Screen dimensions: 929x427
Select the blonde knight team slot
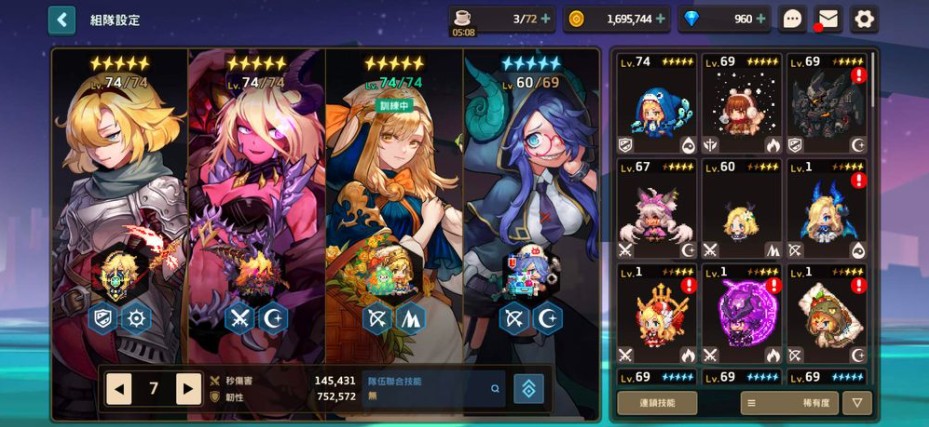pyautogui.click(x=120, y=200)
